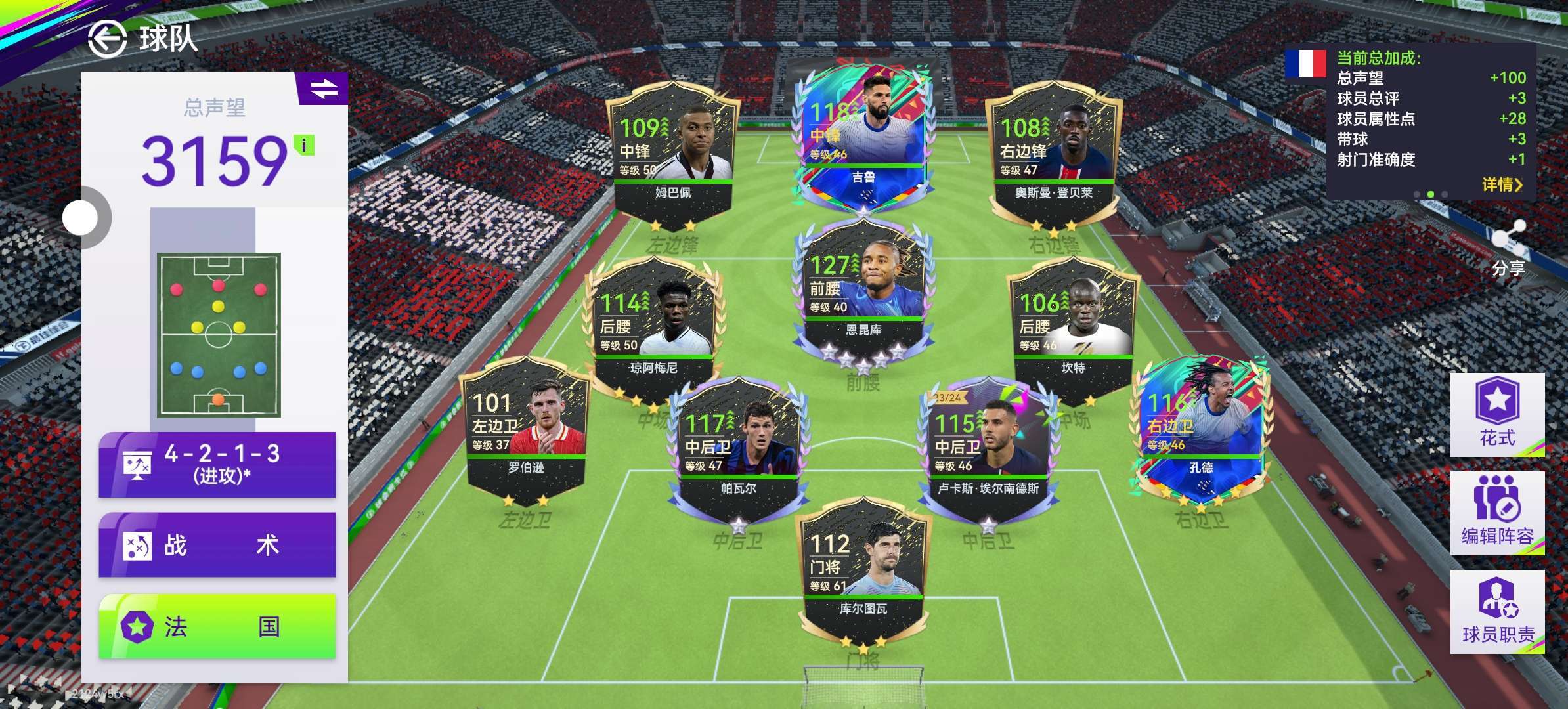Screen dimensions: 1568x709
Task: View bonus 详情 details link
Action: coord(1501,184)
